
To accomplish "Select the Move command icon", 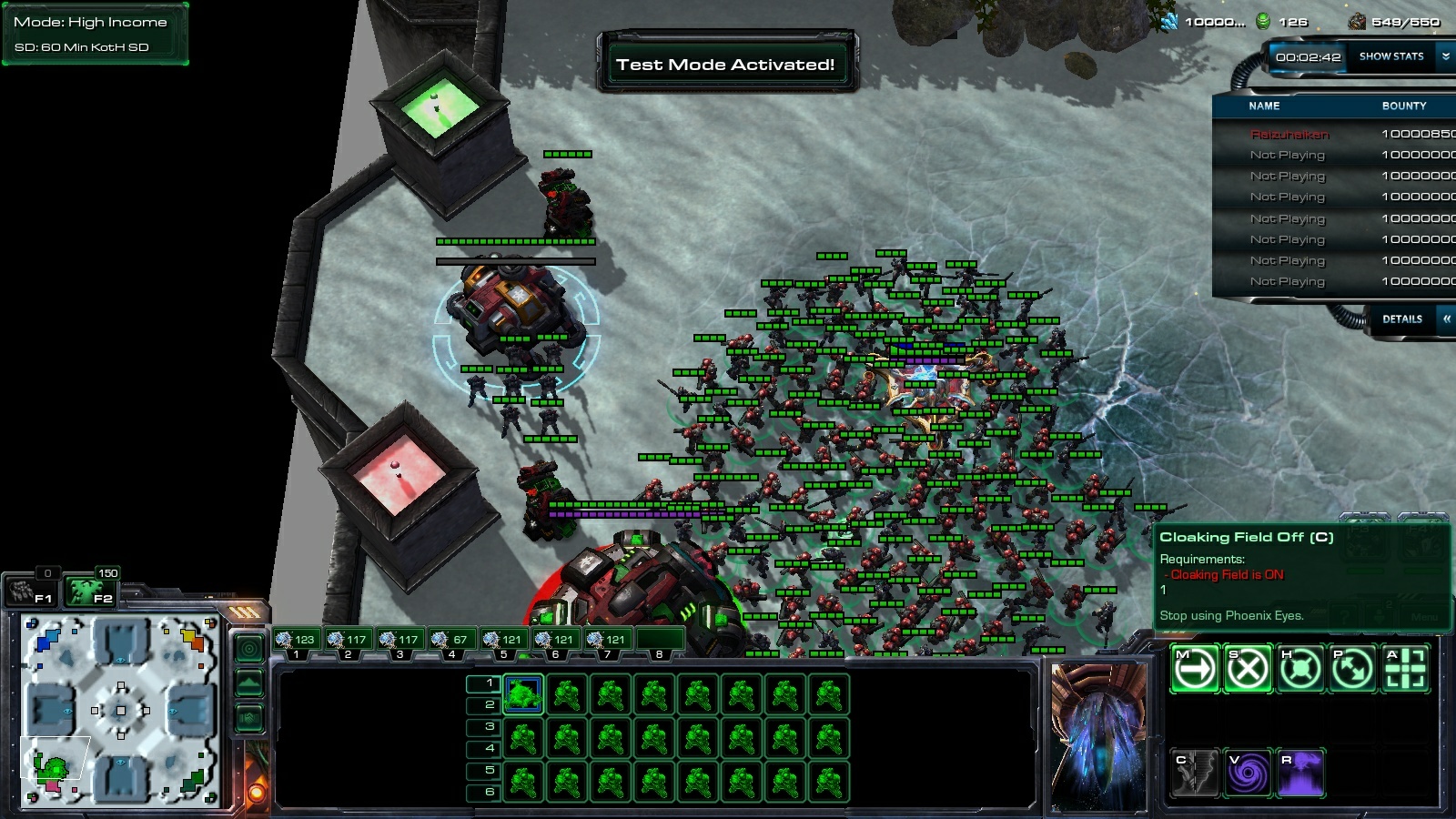I will pos(1194,667).
